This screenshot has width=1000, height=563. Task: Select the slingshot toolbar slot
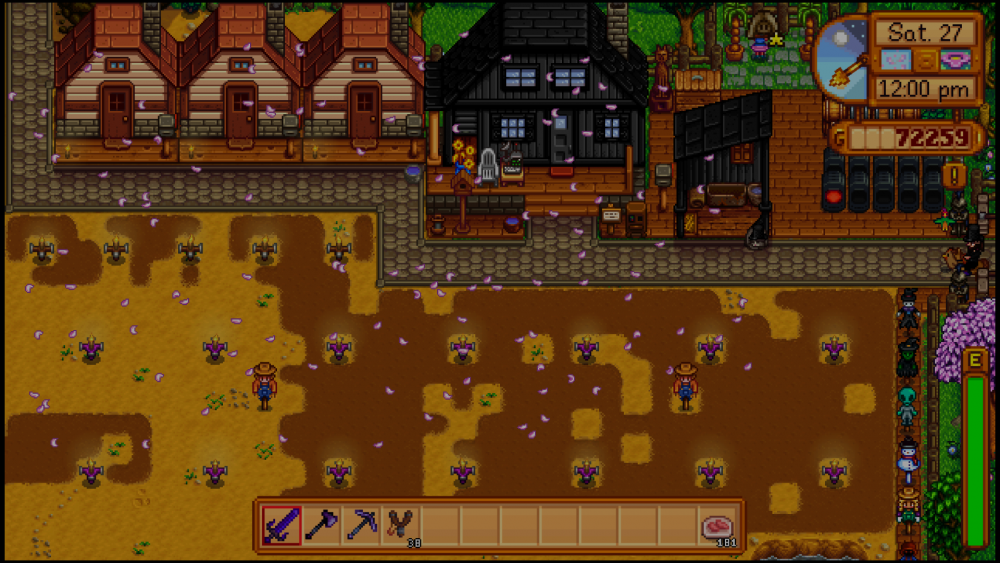pos(400,525)
